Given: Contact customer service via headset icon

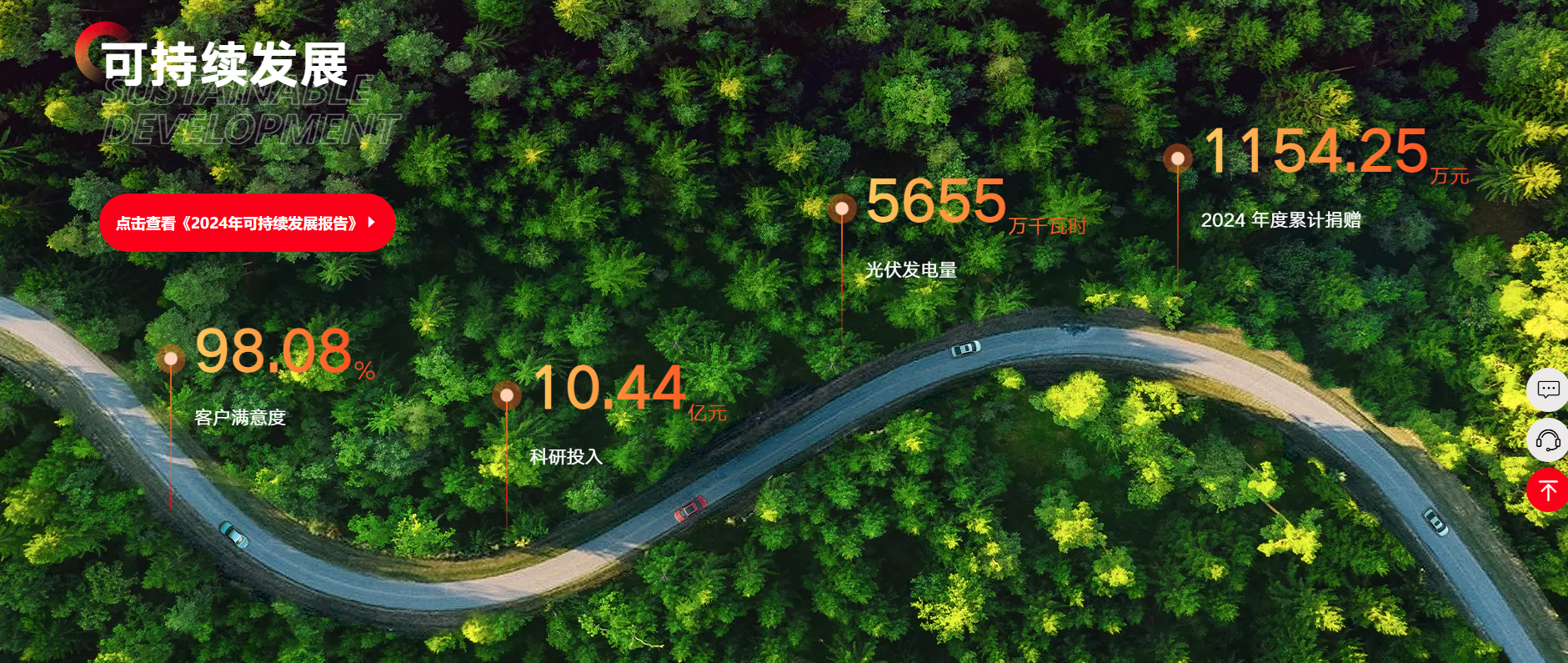Looking at the screenshot, I should [x=1548, y=440].
